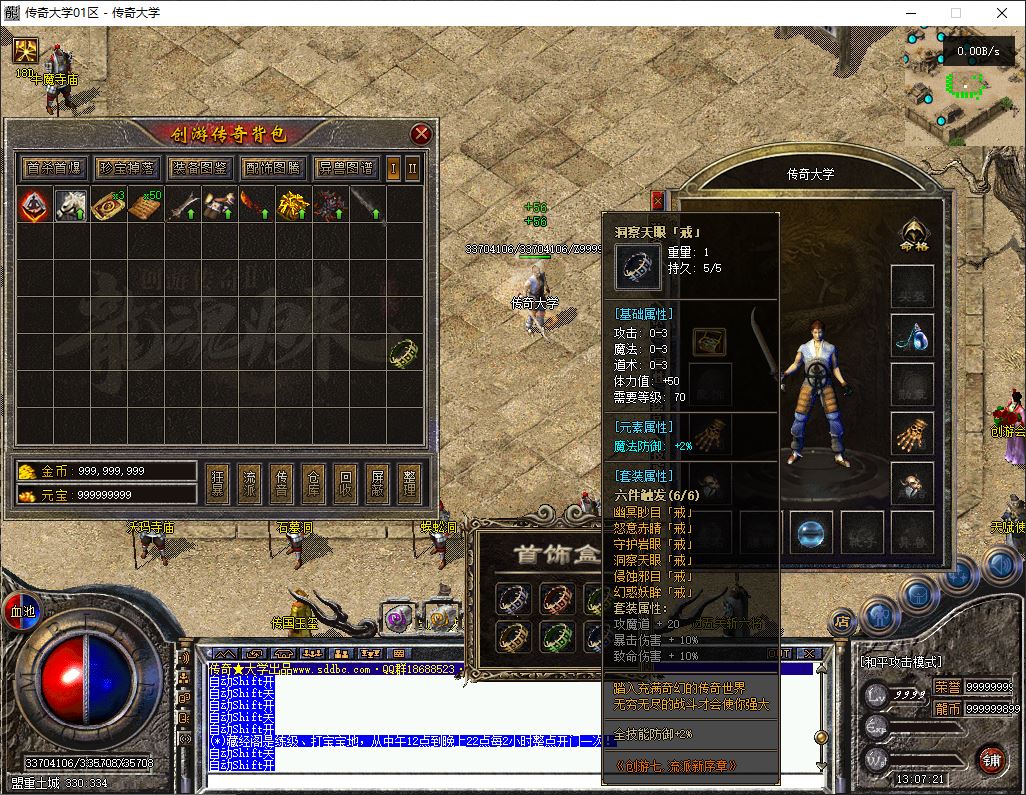The height and width of the screenshot is (795, 1026).
Task: Close the game window
Action: [1002, 13]
